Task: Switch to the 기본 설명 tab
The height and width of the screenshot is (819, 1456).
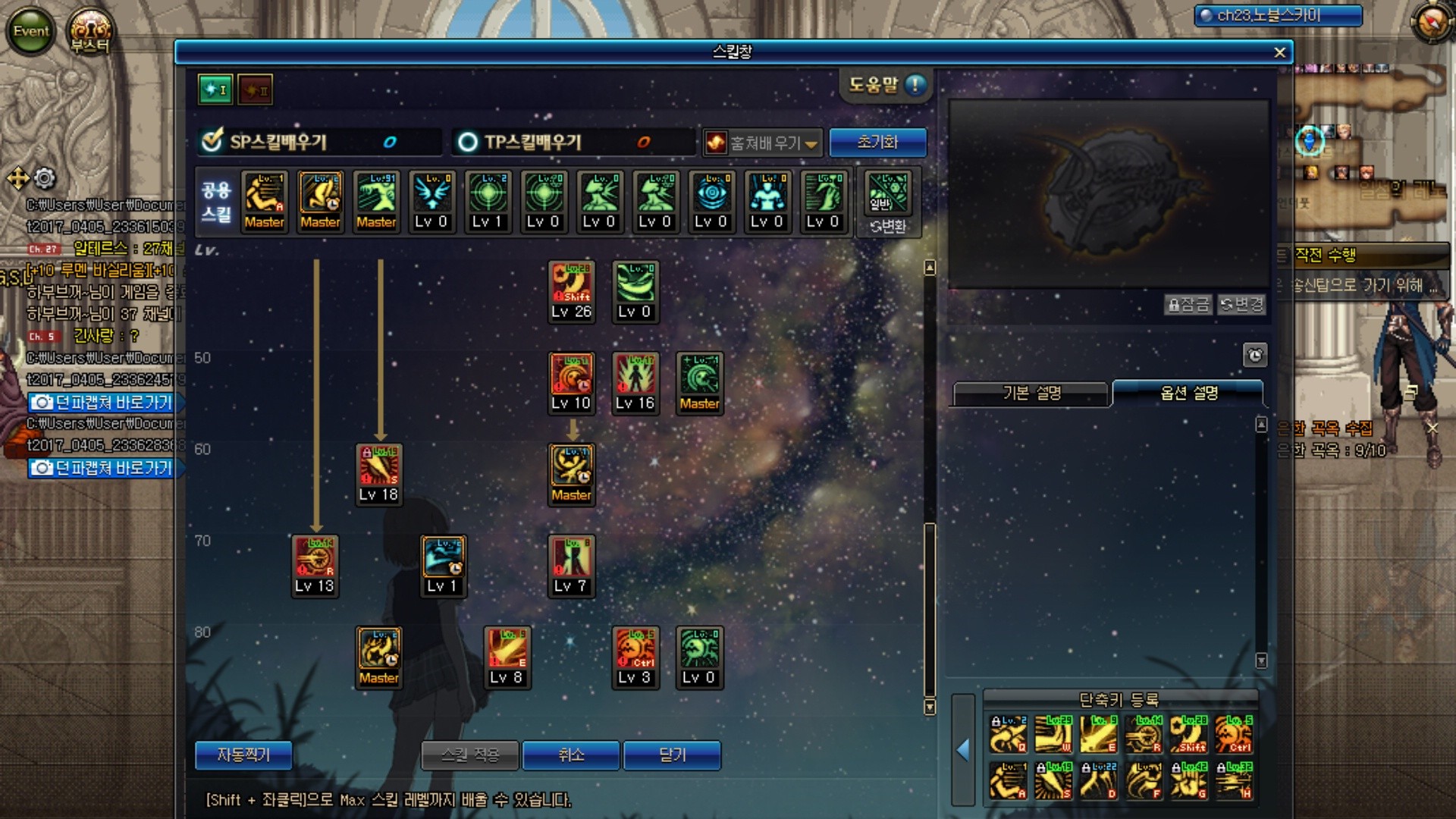Action: (1031, 393)
